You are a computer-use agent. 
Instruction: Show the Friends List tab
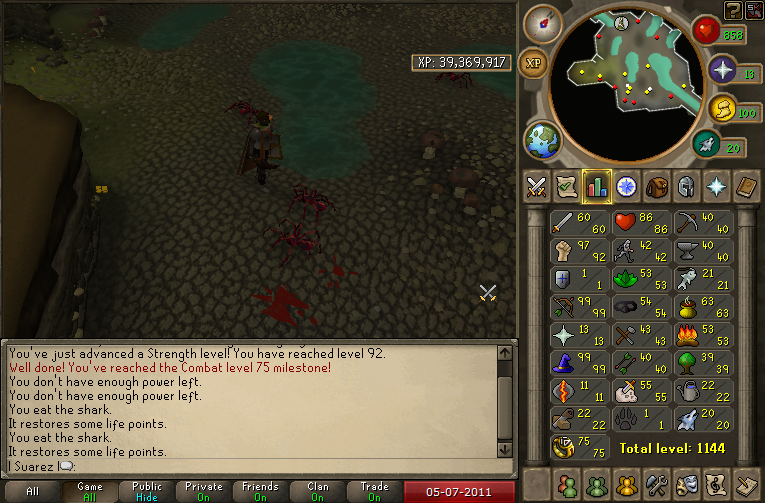tap(568, 484)
